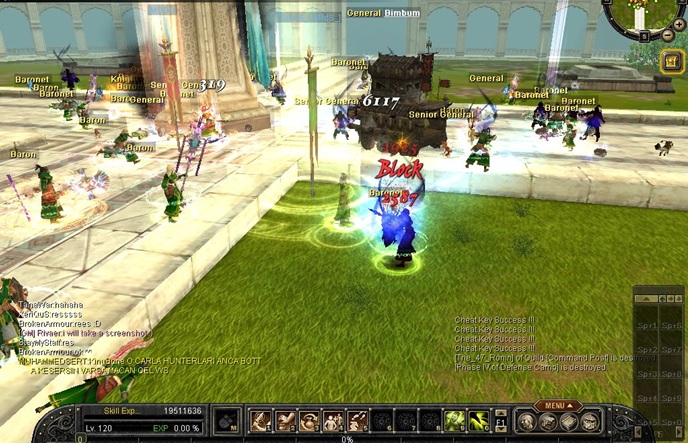The width and height of the screenshot is (689, 443).
Task: Open the golden scroll icon below the minimap
Action: (671, 61)
